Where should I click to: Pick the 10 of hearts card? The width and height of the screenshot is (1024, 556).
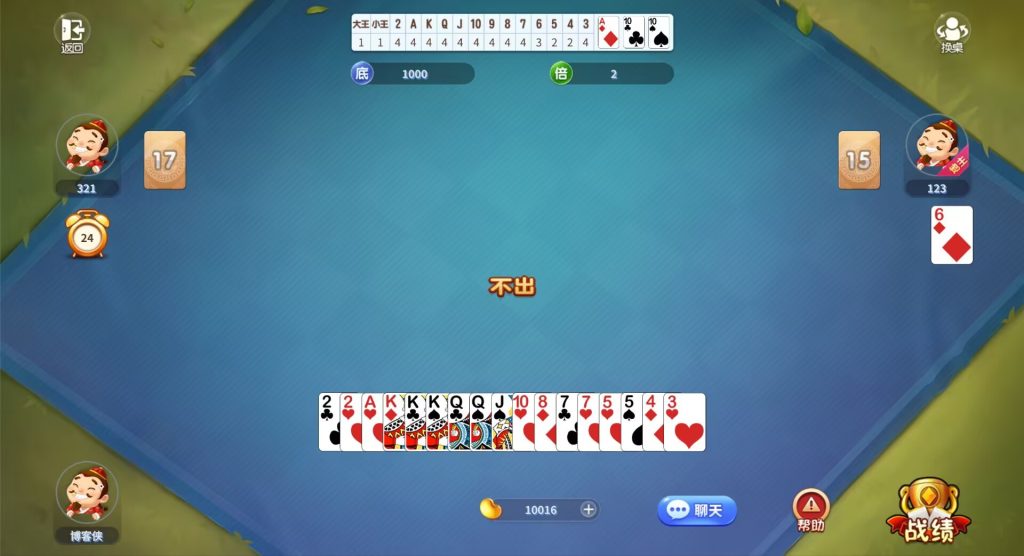coord(521,422)
